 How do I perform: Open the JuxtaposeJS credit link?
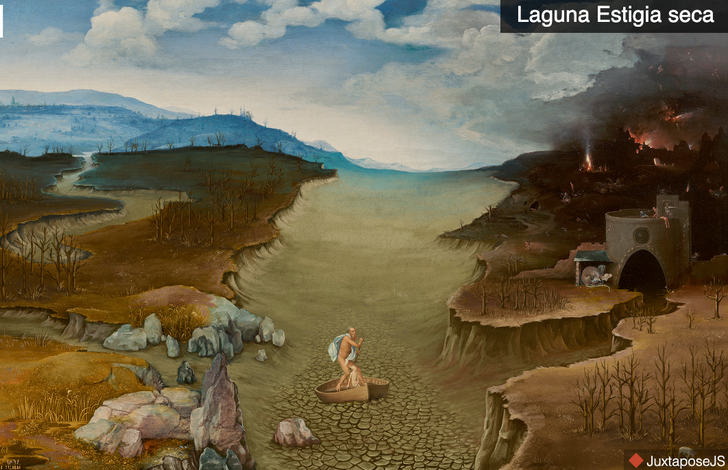(675, 460)
